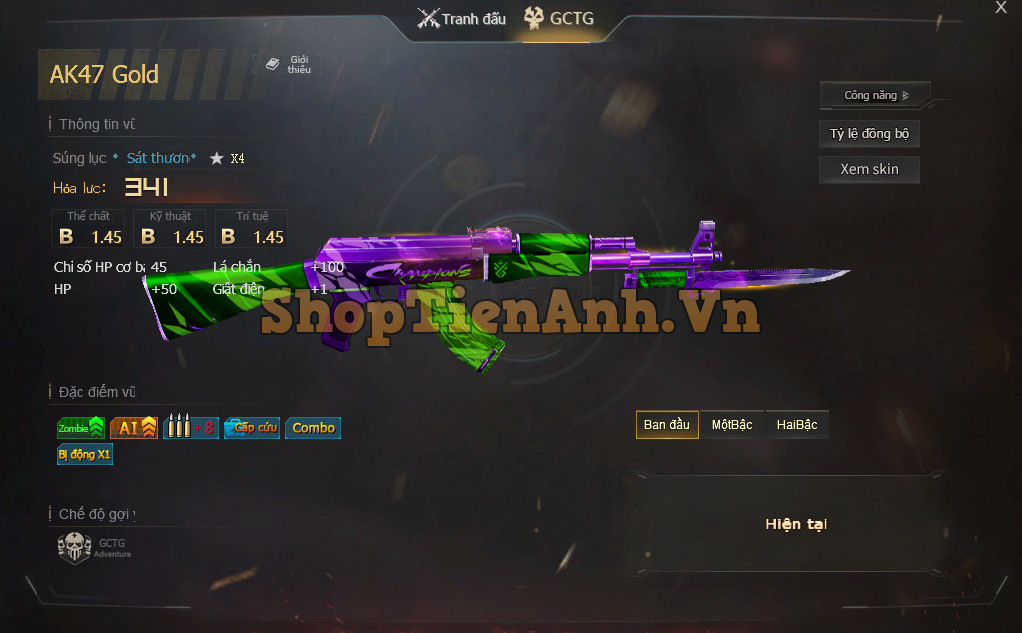The width and height of the screenshot is (1022, 633).
Task: Switch to the MộtBậc tier
Action: click(732, 425)
